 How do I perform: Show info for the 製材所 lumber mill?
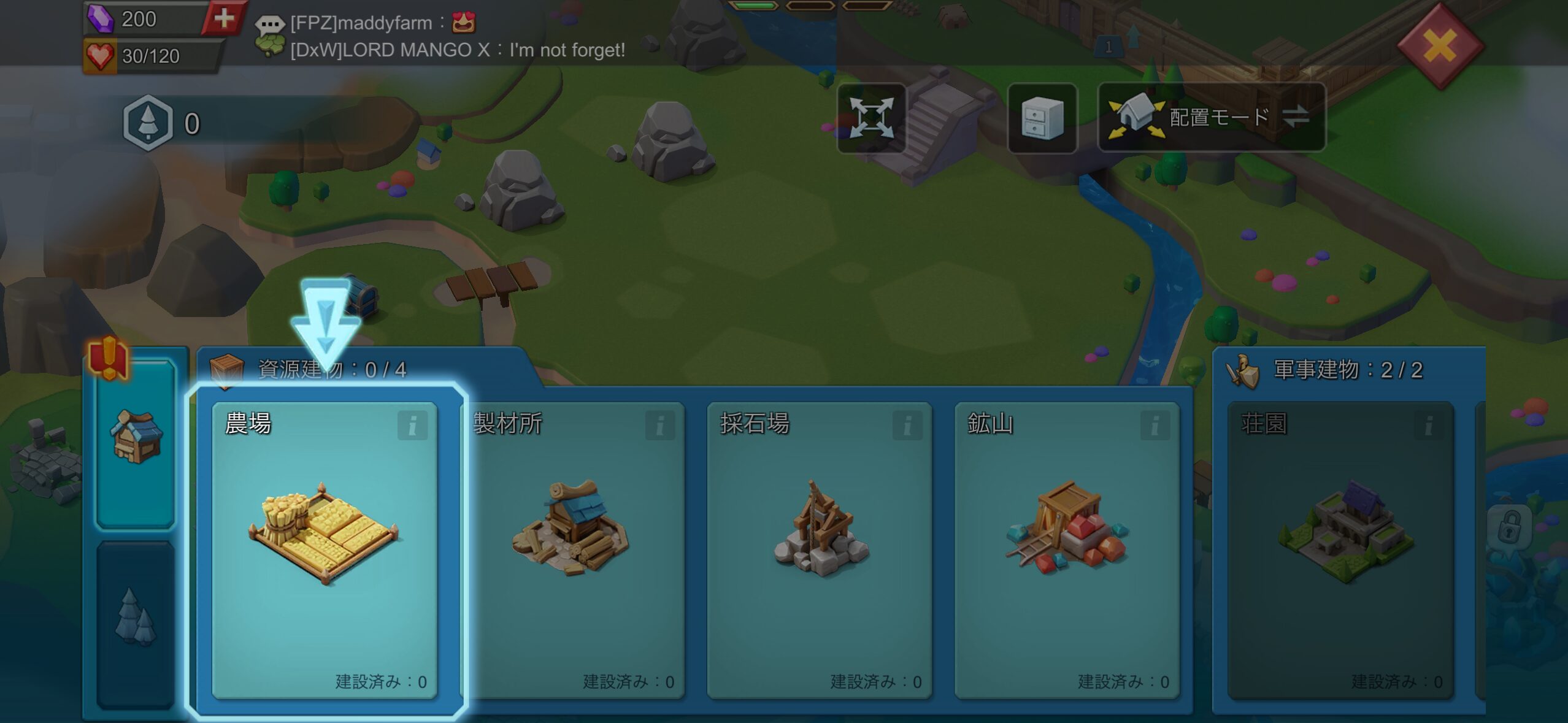659,425
